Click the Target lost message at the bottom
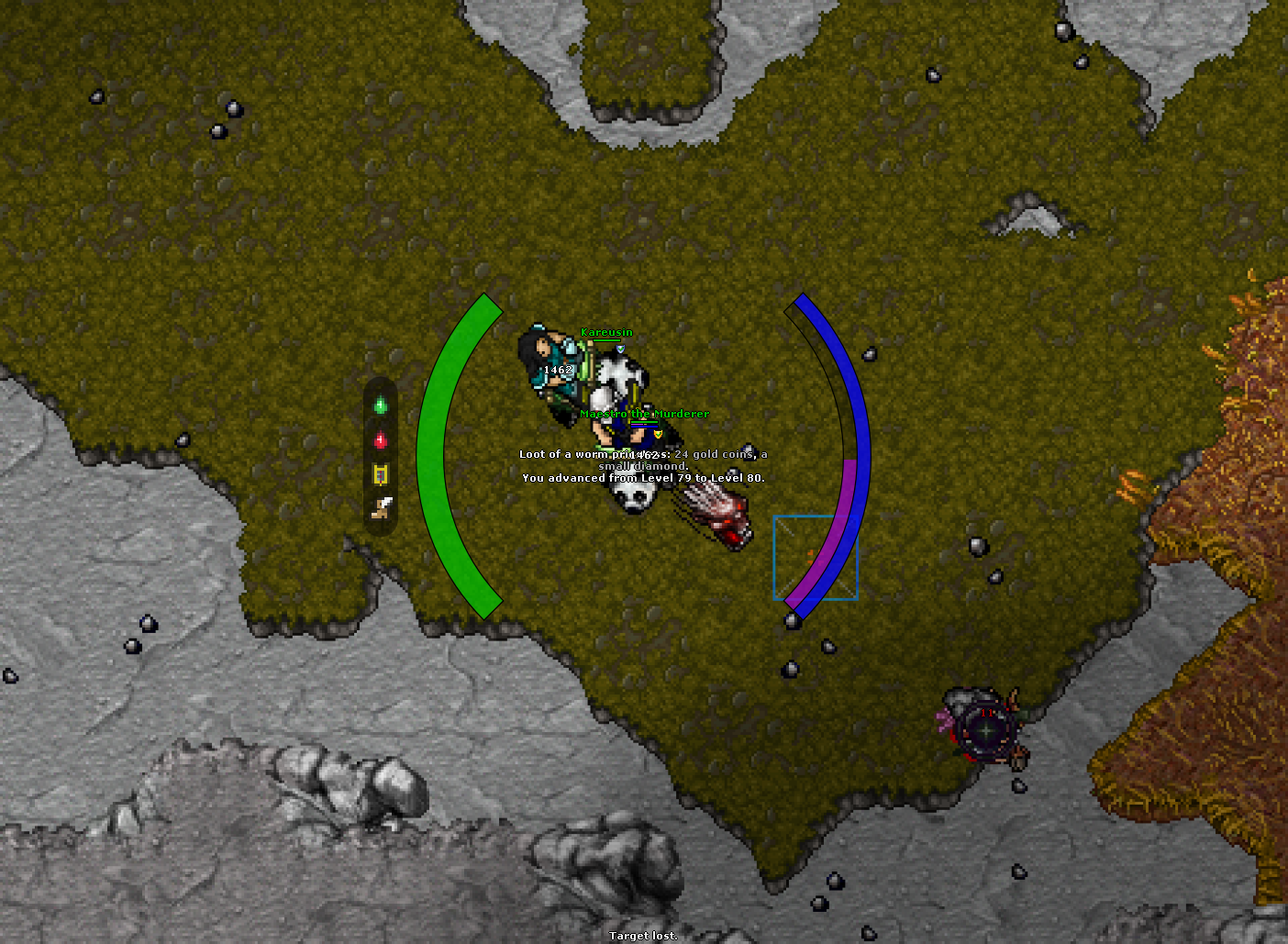Image resolution: width=1288 pixels, height=944 pixels. coord(642,935)
